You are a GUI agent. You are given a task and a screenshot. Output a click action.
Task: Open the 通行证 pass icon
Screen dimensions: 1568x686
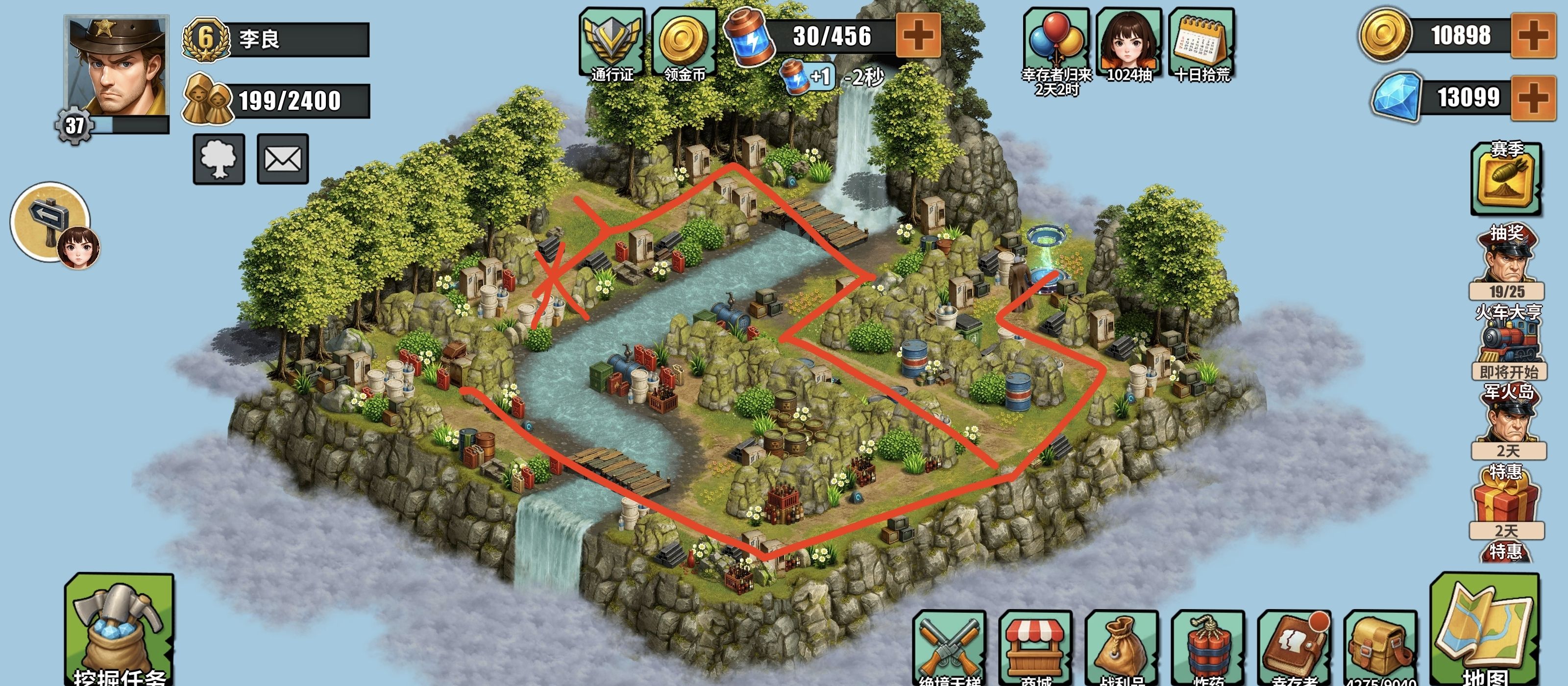tap(612, 44)
